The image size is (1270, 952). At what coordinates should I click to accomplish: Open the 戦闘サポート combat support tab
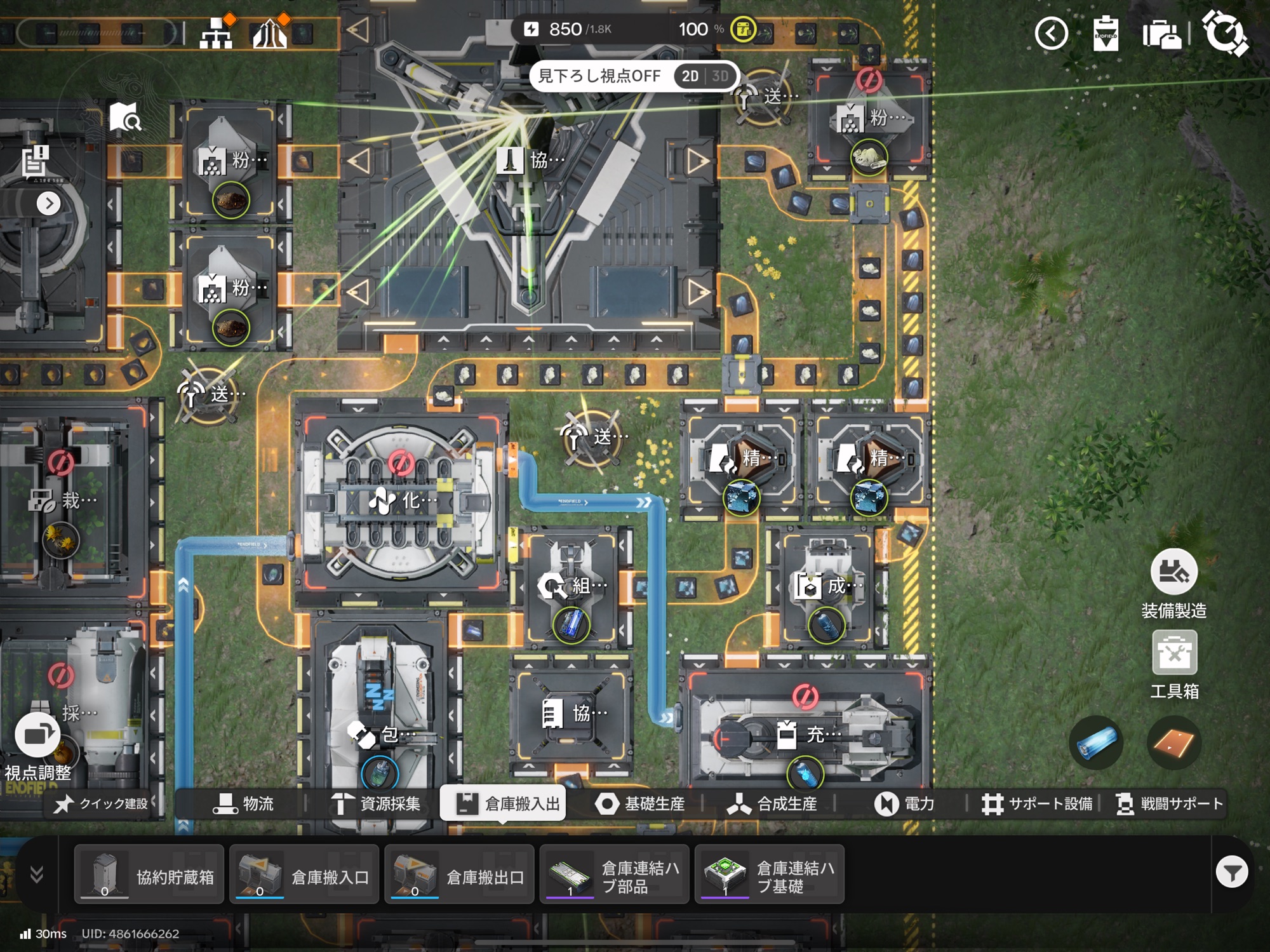(1170, 804)
